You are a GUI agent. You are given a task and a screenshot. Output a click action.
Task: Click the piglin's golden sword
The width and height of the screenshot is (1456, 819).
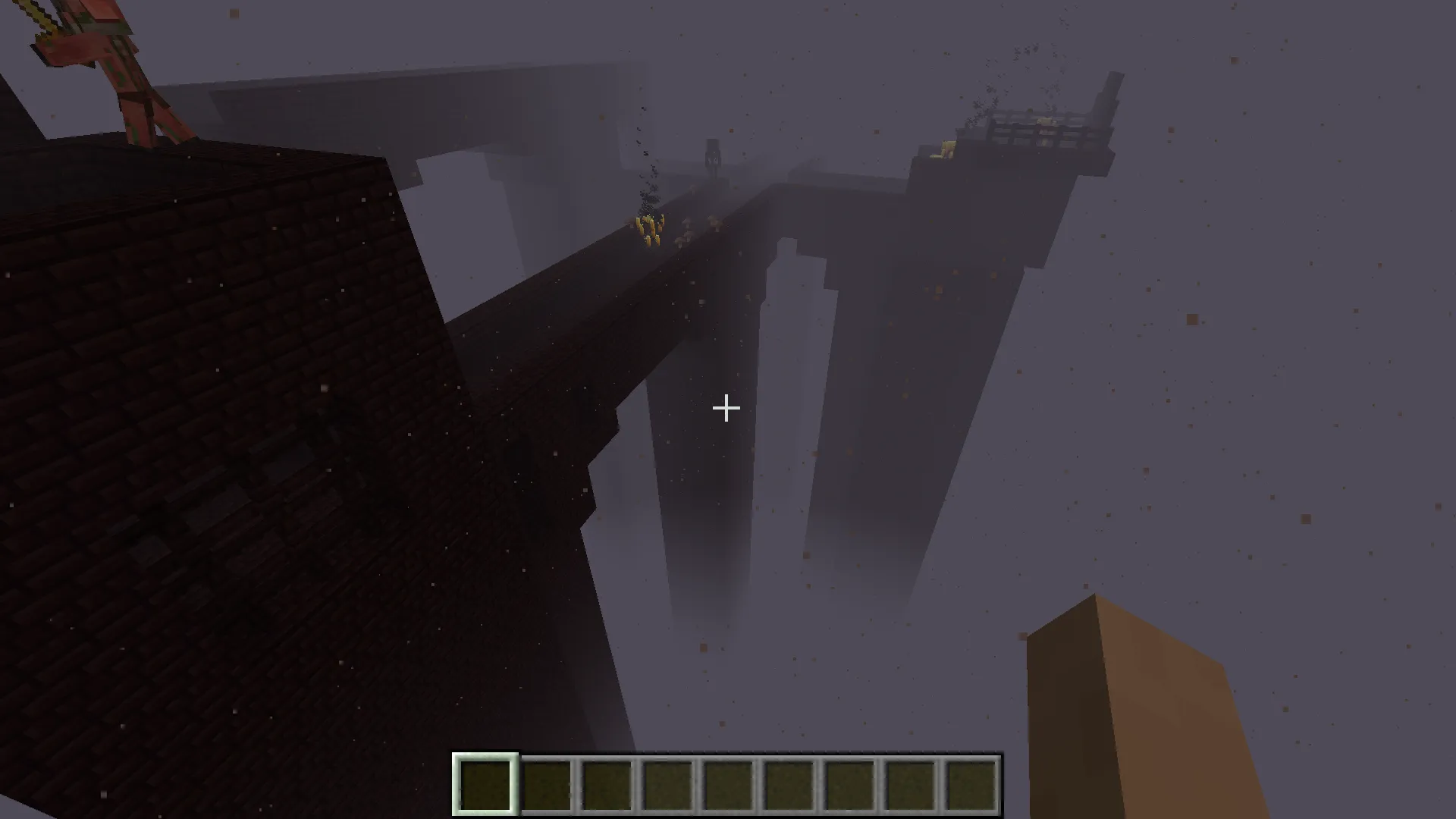(x=34, y=19)
